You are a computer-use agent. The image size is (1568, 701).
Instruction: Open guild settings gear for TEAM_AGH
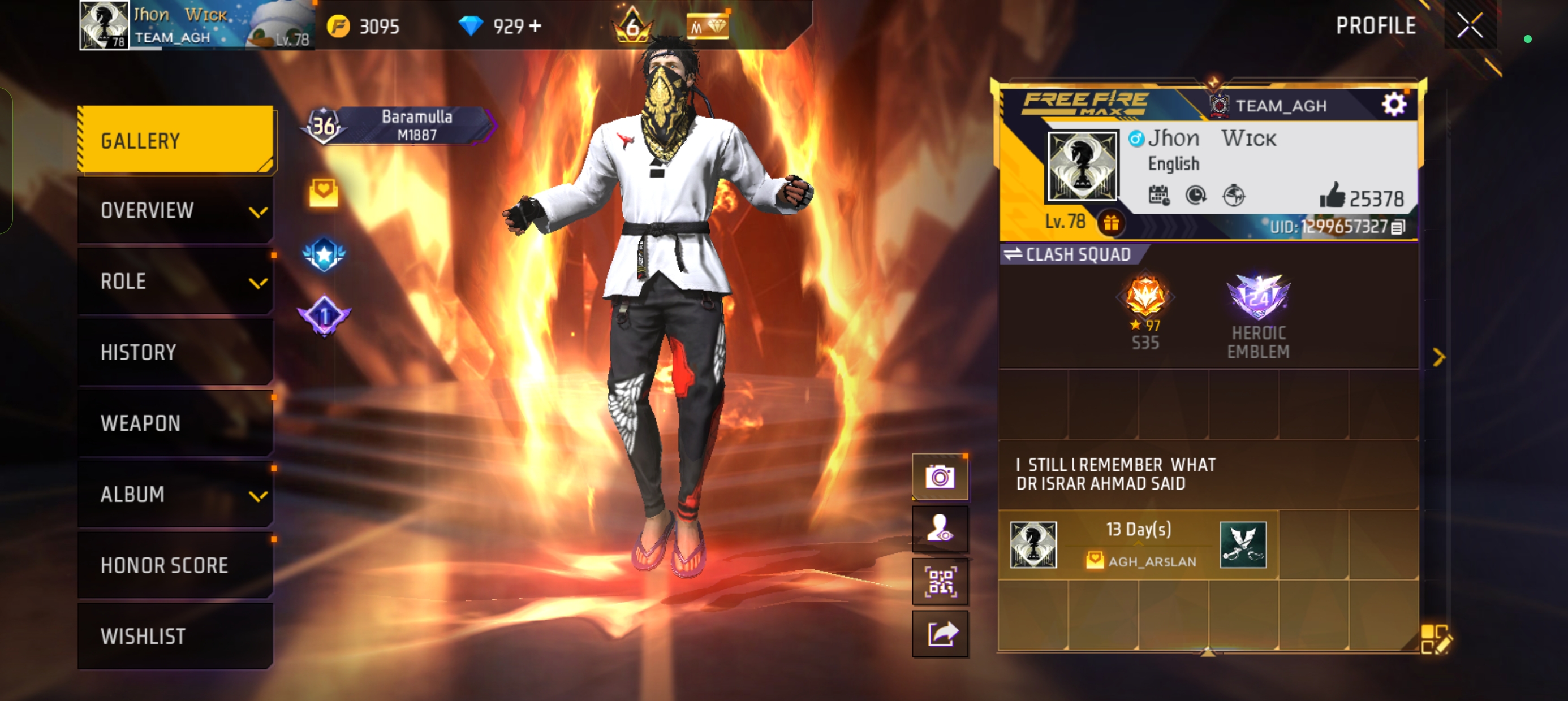(1394, 104)
